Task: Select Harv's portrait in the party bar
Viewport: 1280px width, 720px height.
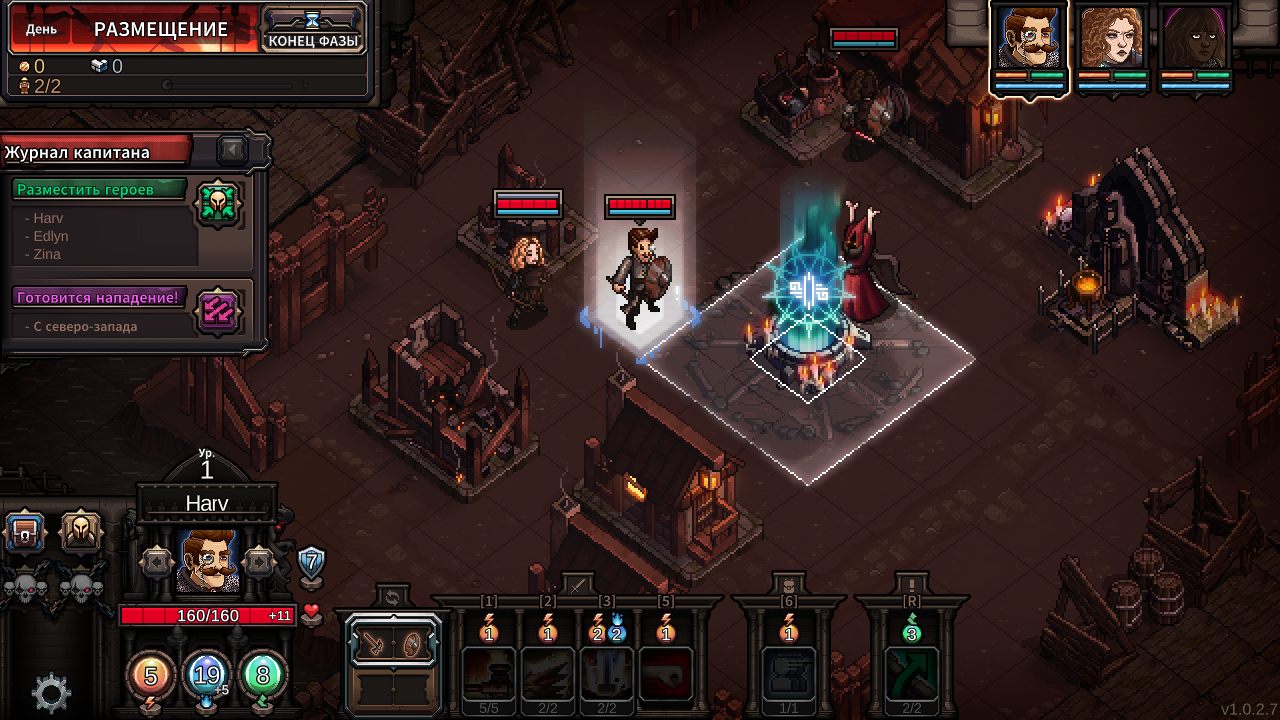Action: (1030, 40)
